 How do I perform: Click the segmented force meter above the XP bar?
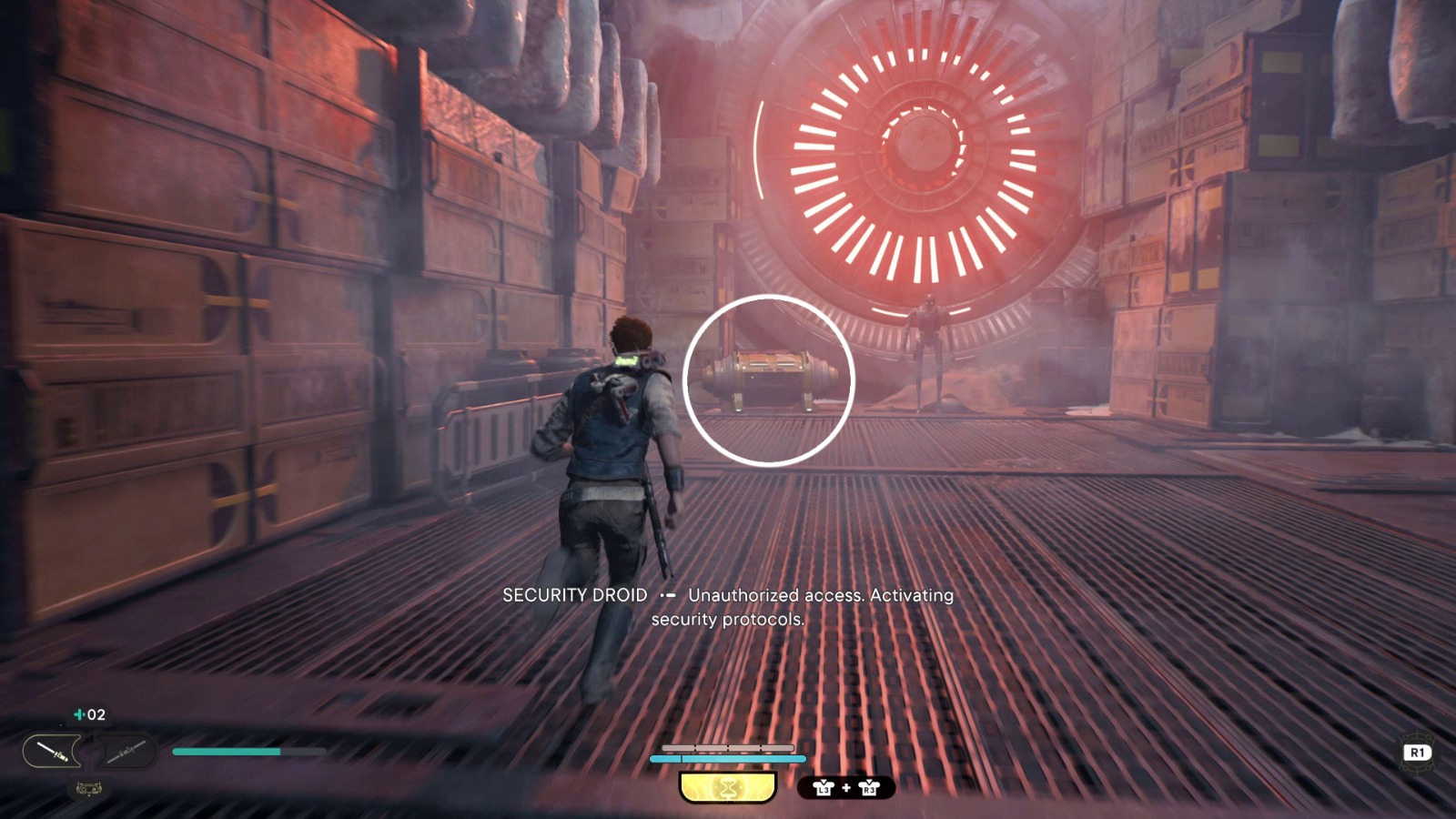(728, 748)
